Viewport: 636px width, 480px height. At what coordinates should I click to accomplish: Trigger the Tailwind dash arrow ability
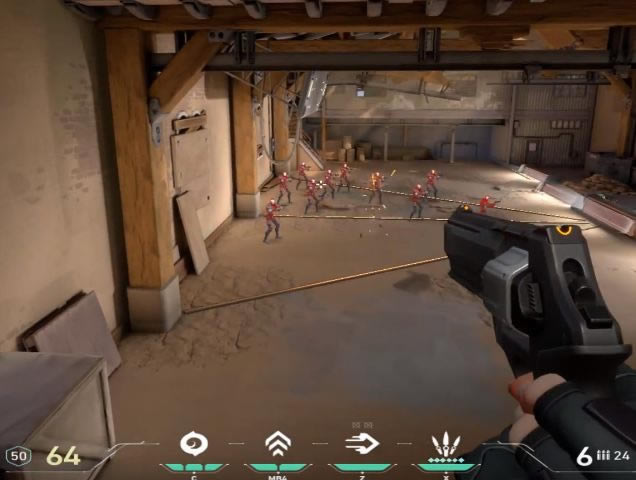point(362,443)
